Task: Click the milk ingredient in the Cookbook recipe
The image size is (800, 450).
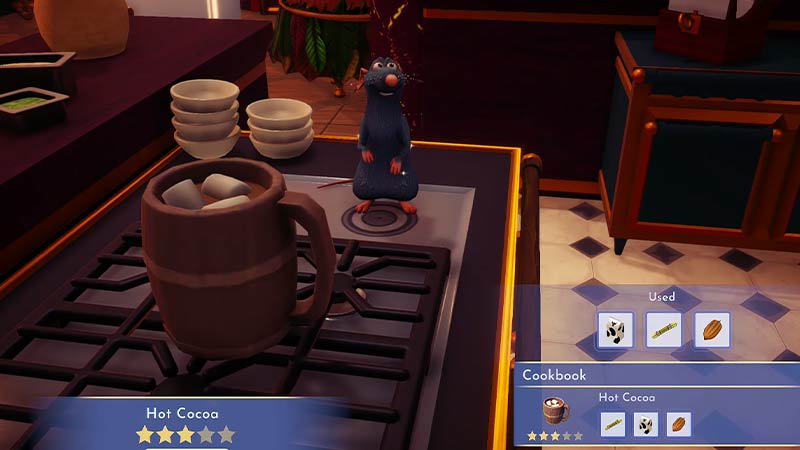Action: 645,424
